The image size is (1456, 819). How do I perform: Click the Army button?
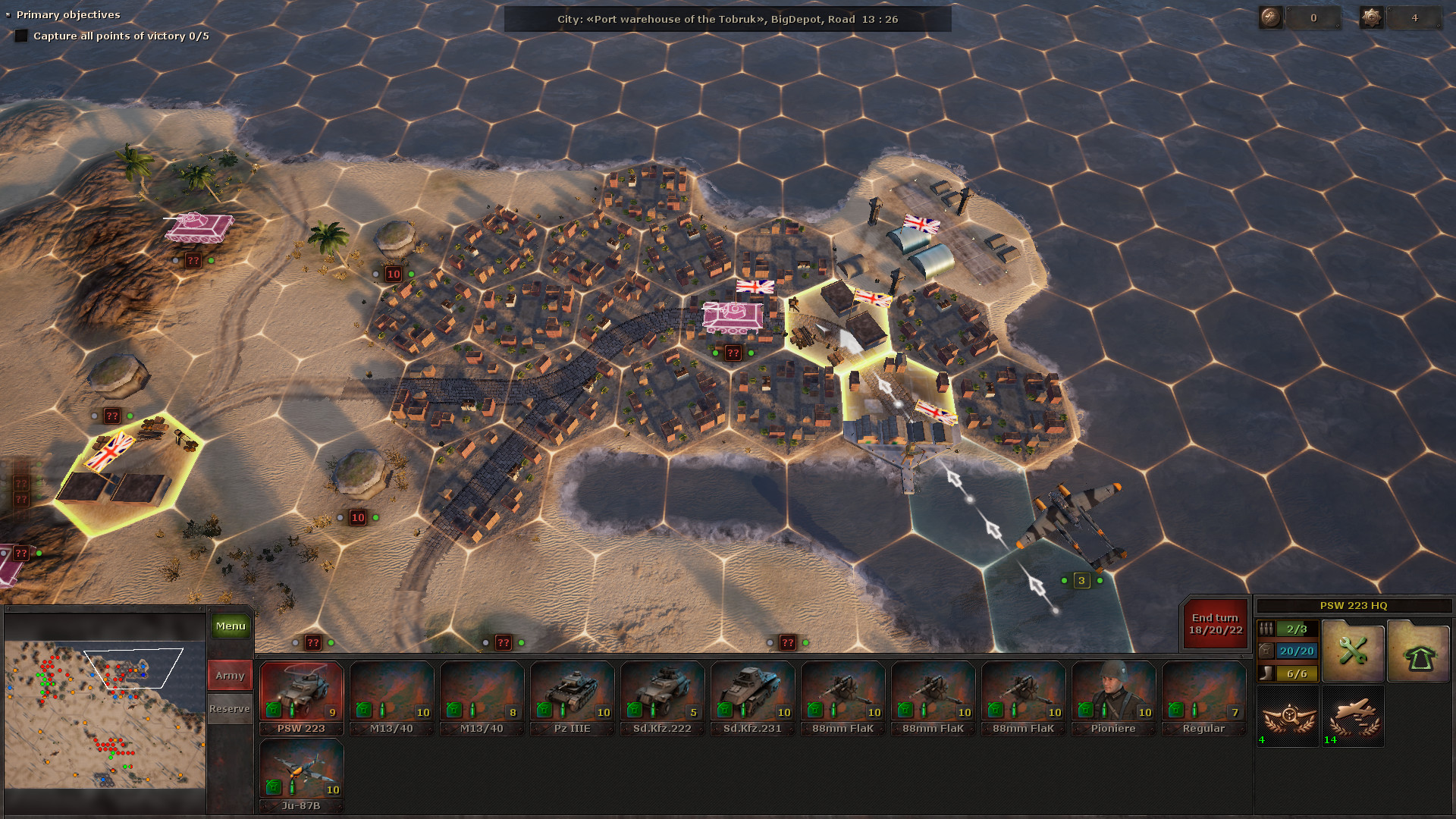pyautogui.click(x=229, y=674)
